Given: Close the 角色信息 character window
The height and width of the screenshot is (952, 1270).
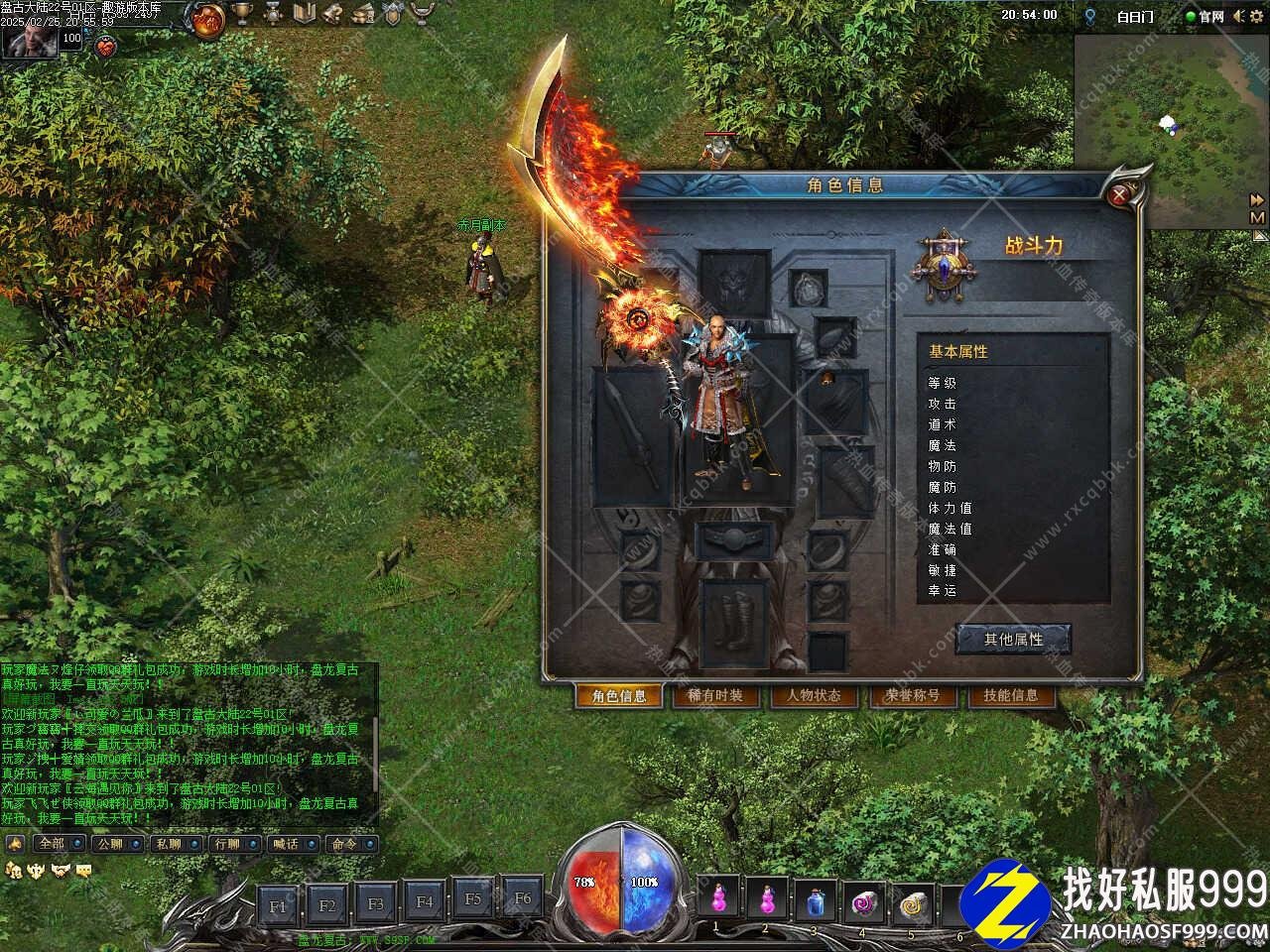Looking at the screenshot, I should point(1120,195).
